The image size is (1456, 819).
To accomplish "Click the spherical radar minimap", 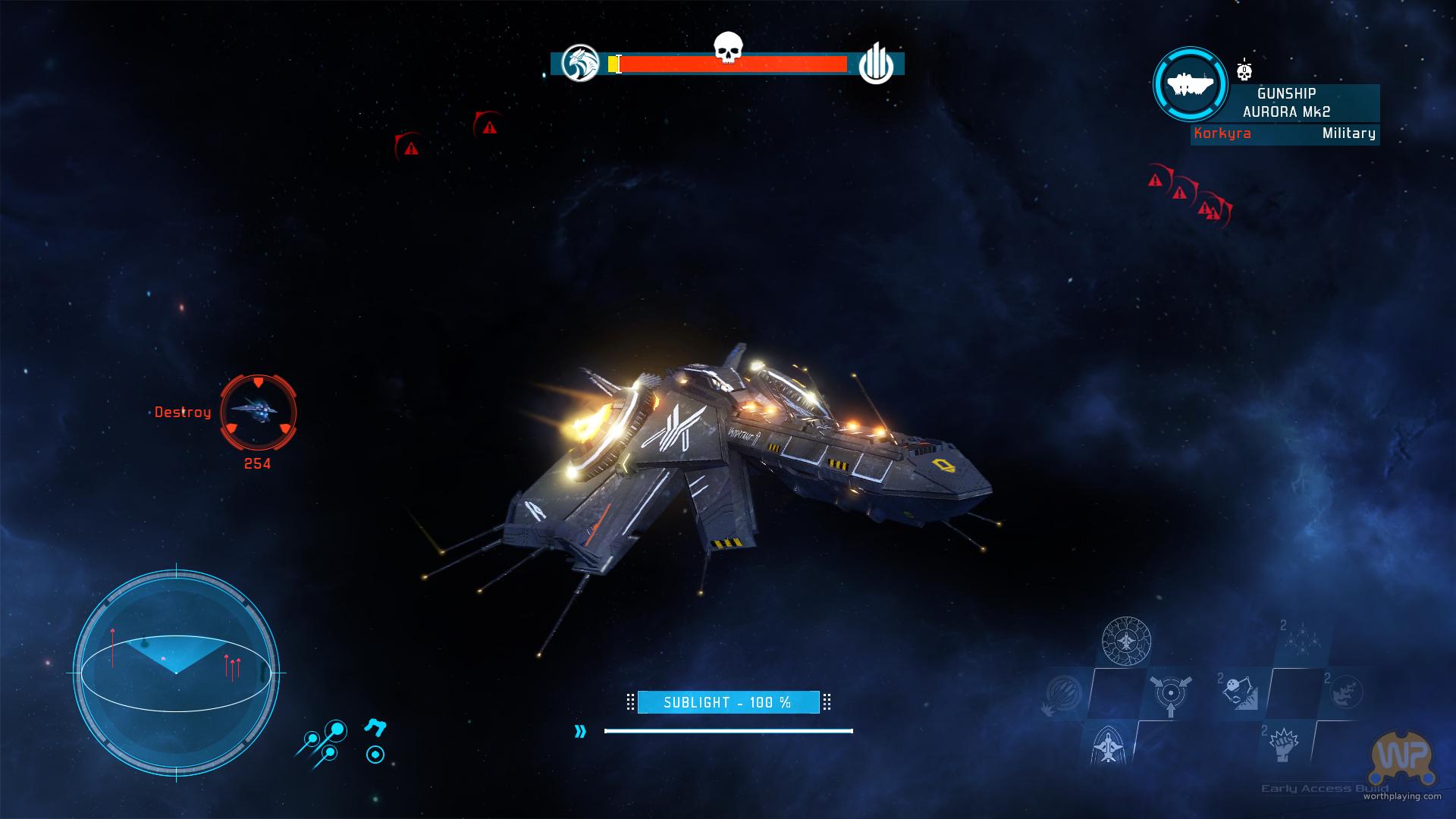I will point(176,673).
